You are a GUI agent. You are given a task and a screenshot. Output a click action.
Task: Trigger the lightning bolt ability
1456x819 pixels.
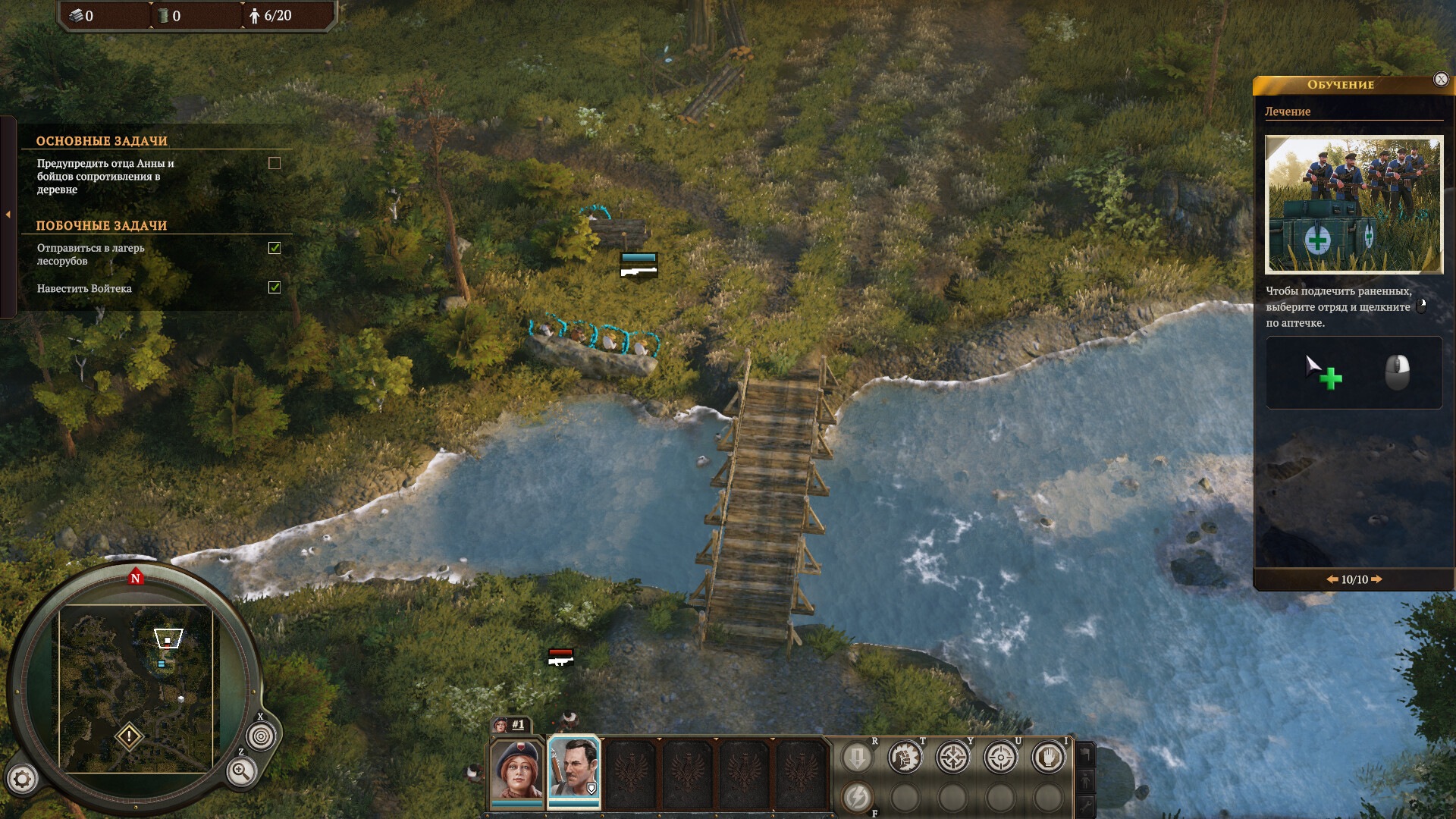858,797
